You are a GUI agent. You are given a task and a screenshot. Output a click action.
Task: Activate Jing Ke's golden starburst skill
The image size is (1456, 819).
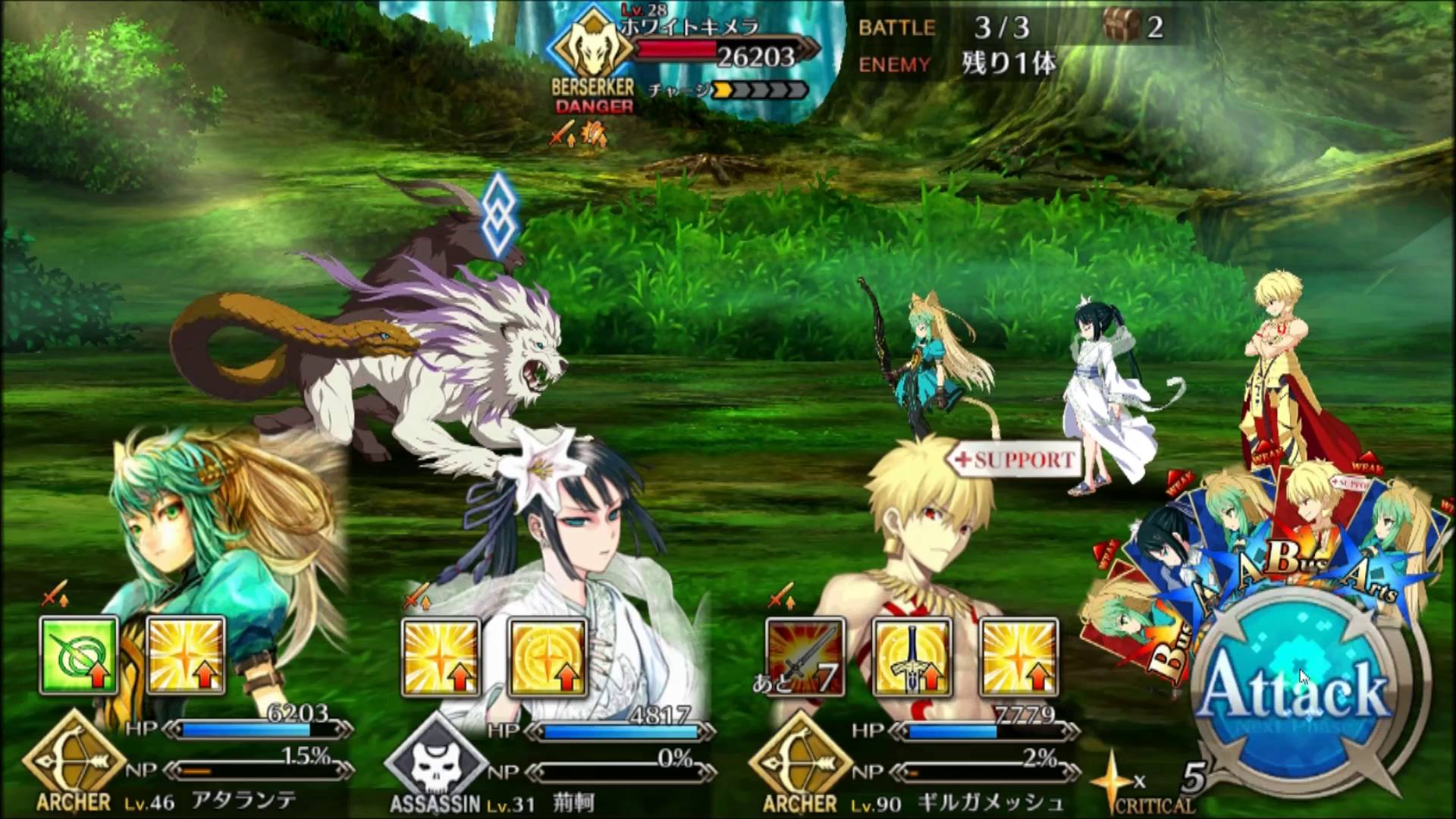[x=441, y=657]
